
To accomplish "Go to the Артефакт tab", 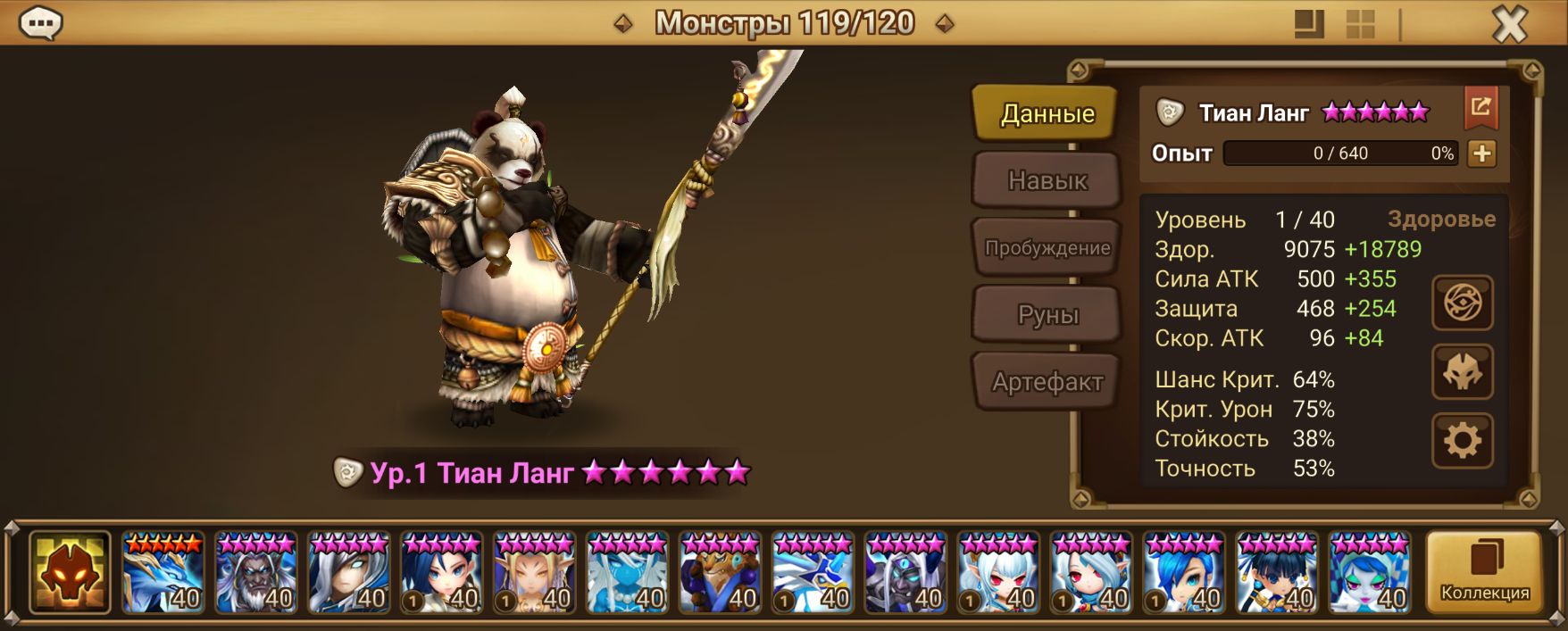I will (x=1047, y=382).
